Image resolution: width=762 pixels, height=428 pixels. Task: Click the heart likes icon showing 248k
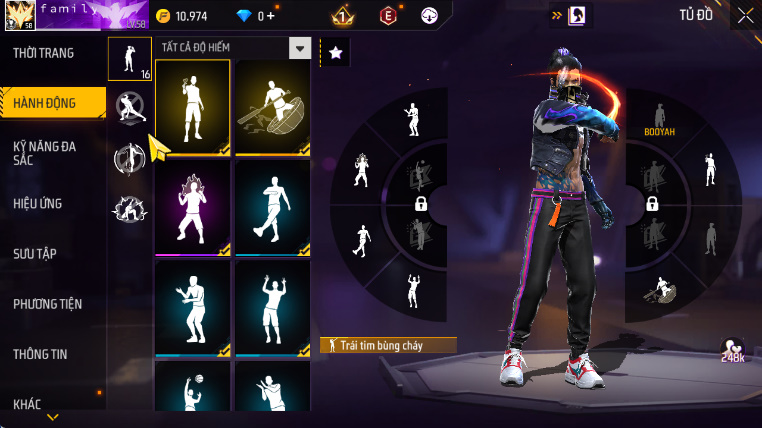(x=733, y=347)
